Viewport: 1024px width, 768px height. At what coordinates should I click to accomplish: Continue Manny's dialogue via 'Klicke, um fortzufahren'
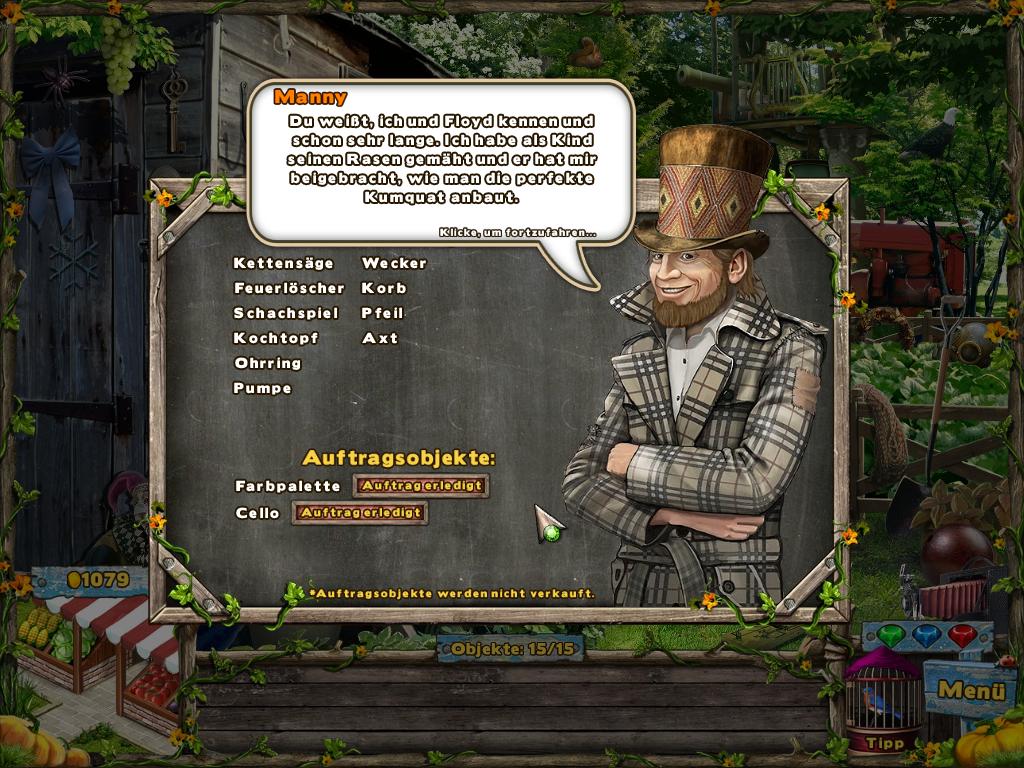517,233
